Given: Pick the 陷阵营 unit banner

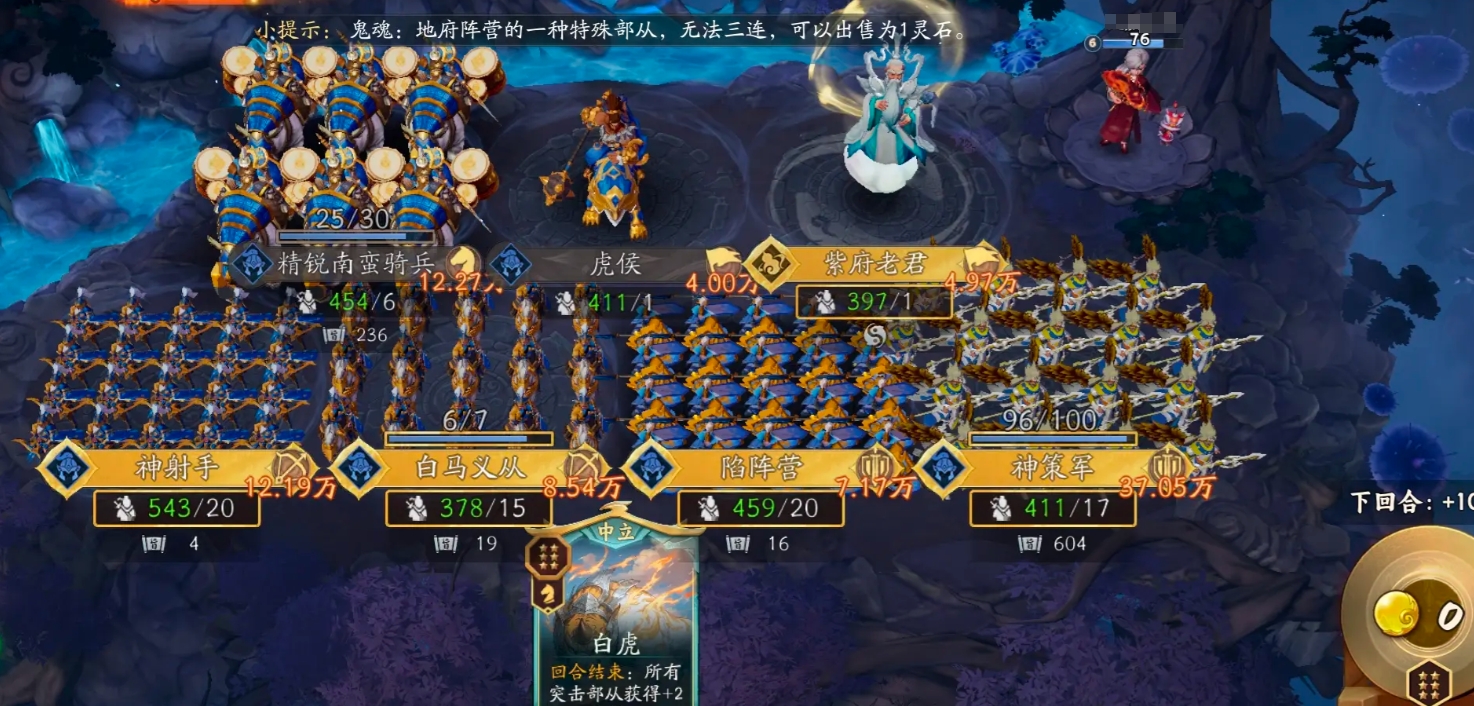Looking at the screenshot, I should (761, 467).
